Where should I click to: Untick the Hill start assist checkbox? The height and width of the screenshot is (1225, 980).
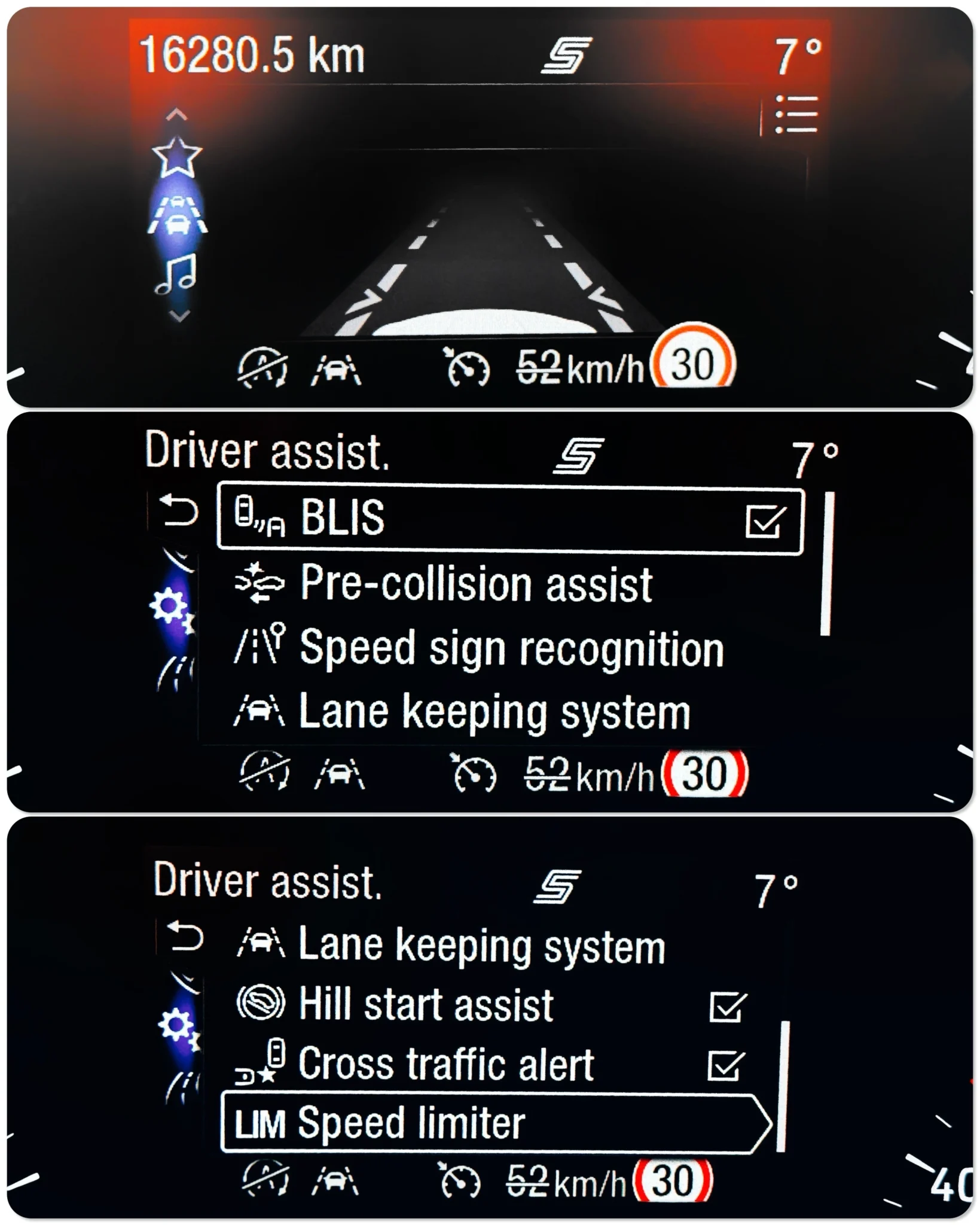pos(726,1007)
